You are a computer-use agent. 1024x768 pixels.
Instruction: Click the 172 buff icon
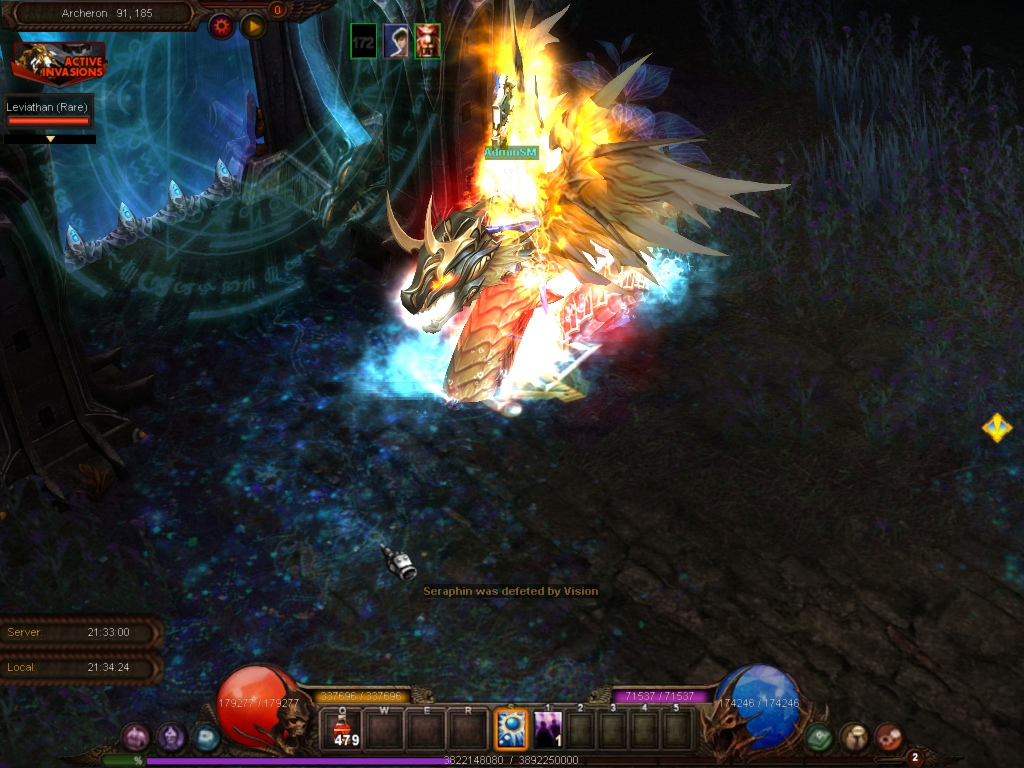(x=363, y=42)
